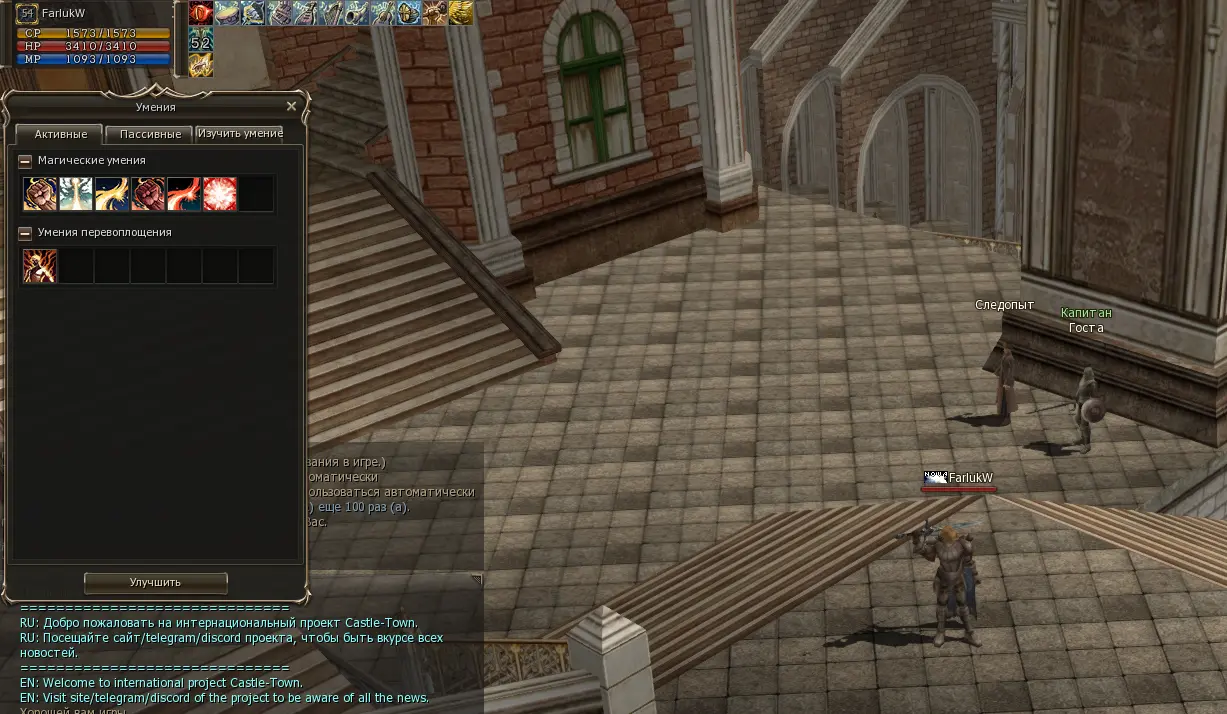1227x714 pixels.
Task: Open the Изучить умение tab
Action: pos(240,133)
